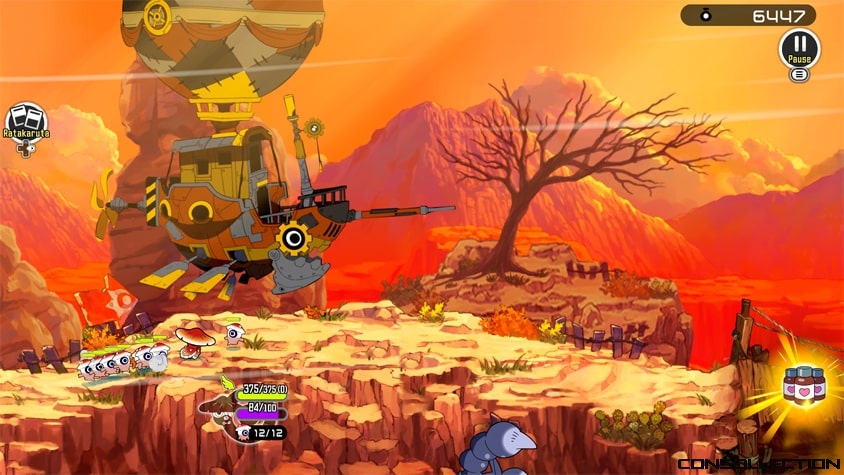Pause the game with the Pause button
Viewport: 844px width, 475px height.
tap(799, 46)
